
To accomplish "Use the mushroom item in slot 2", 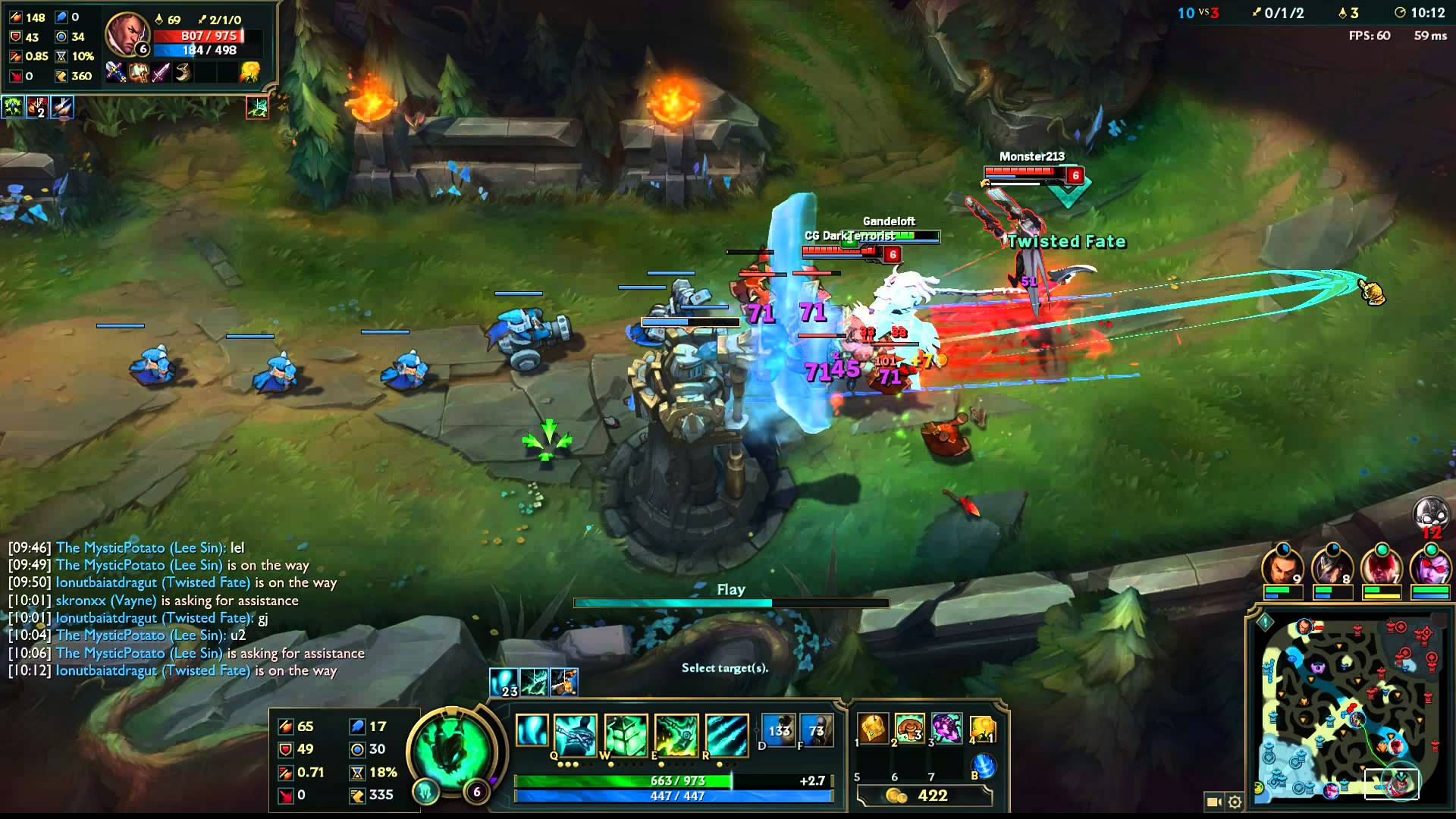I will (x=910, y=730).
